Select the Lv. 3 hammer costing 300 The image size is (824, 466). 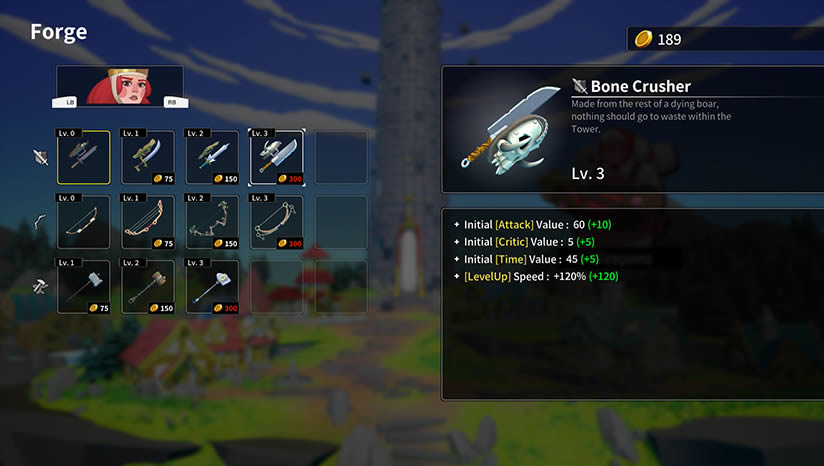click(x=212, y=287)
